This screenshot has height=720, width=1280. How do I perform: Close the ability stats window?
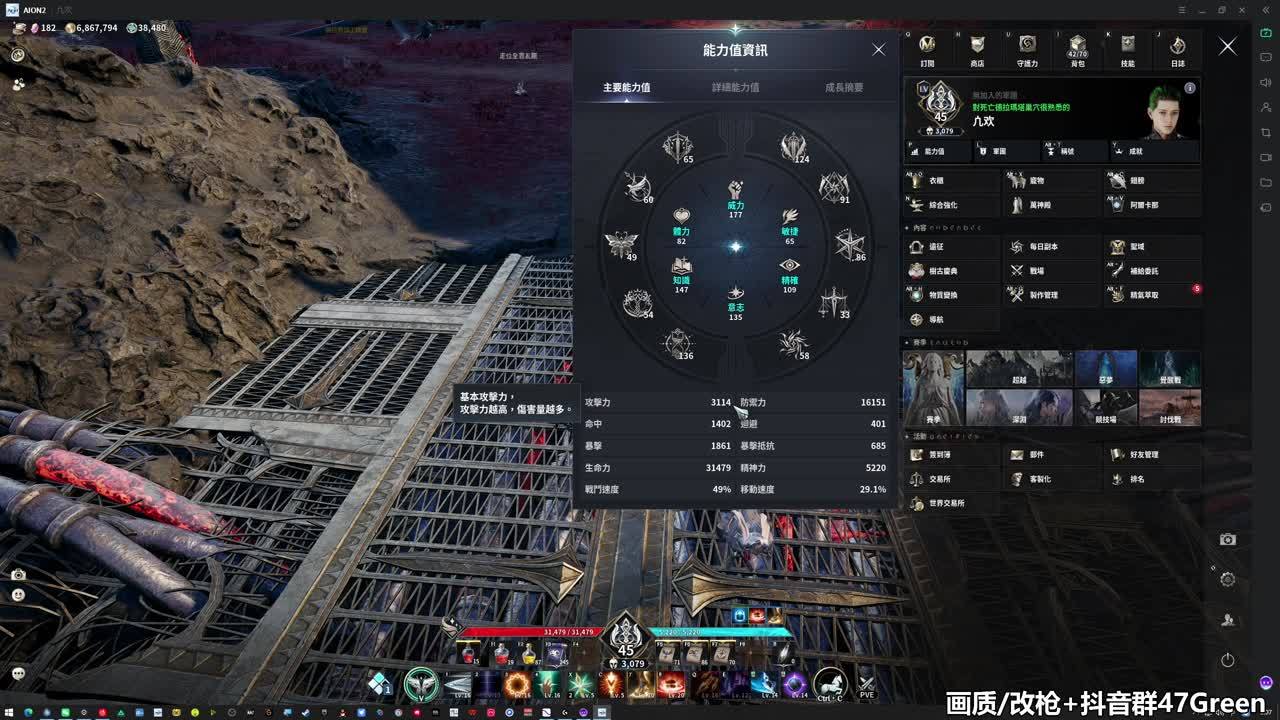(878, 50)
